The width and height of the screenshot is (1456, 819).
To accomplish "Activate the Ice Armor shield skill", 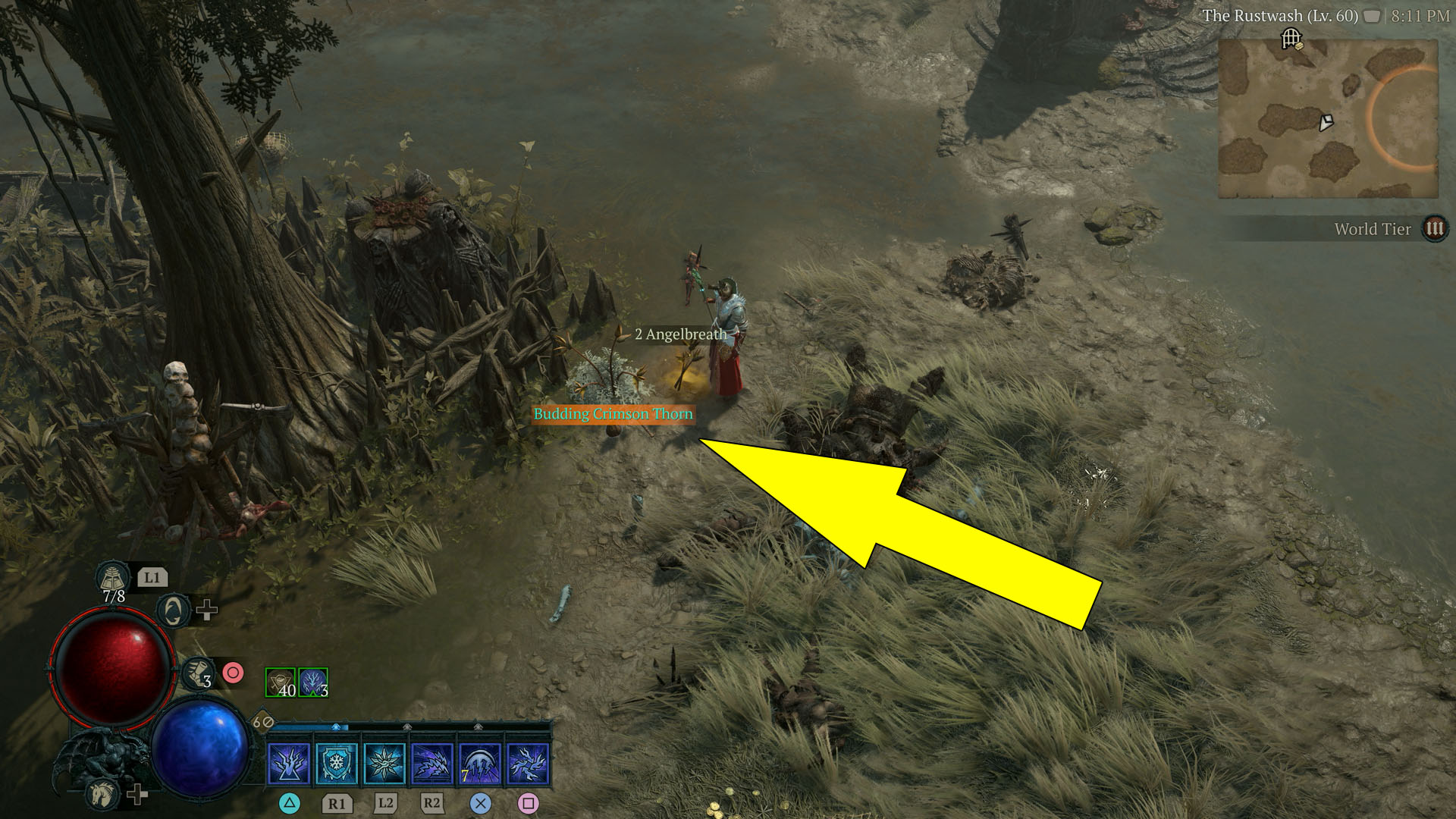I will (337, 764).
